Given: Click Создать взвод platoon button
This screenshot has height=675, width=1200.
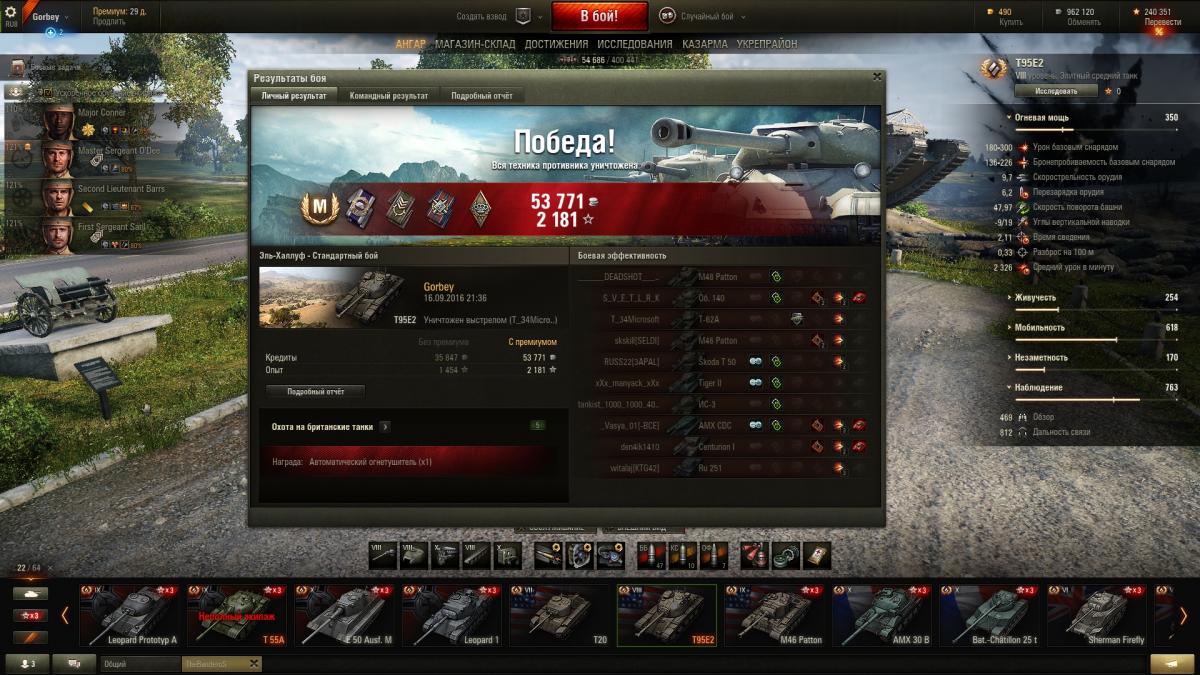Looking at the screenshot, I should pos(522,16).
